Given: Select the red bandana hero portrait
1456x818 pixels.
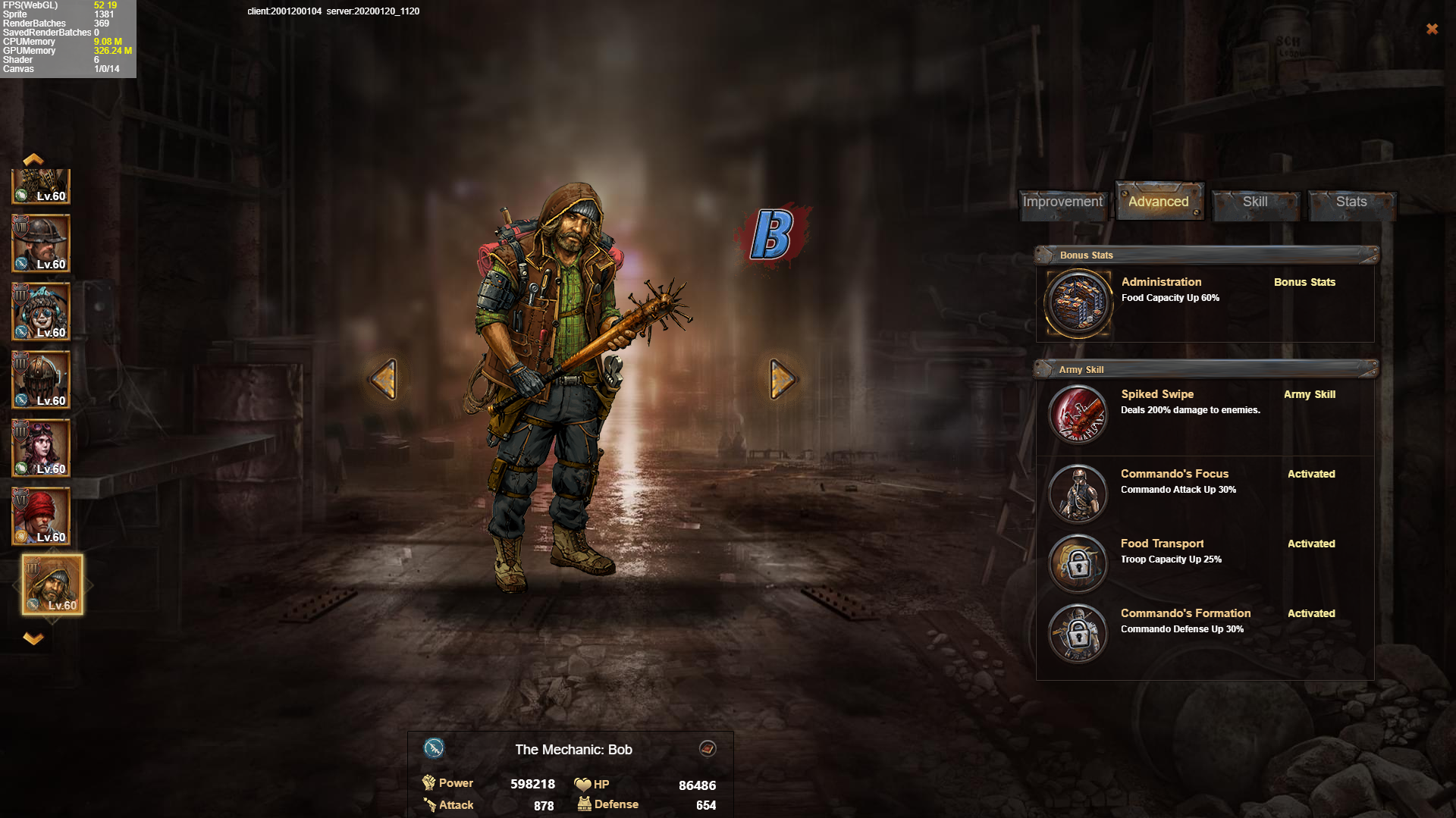Looking at the screenshot, I should [41, 516].
